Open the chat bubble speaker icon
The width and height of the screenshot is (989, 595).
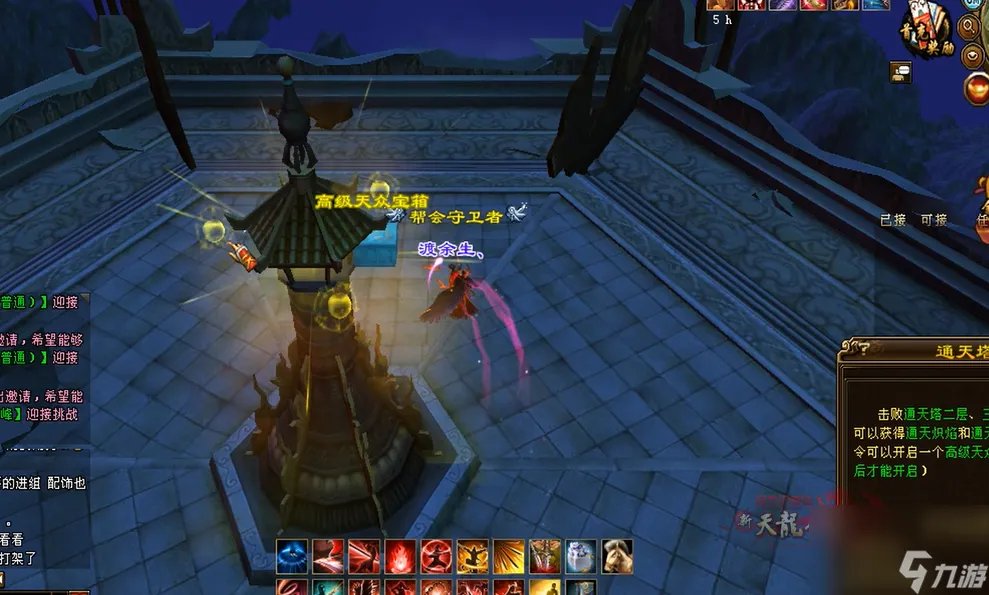(899, 70)
